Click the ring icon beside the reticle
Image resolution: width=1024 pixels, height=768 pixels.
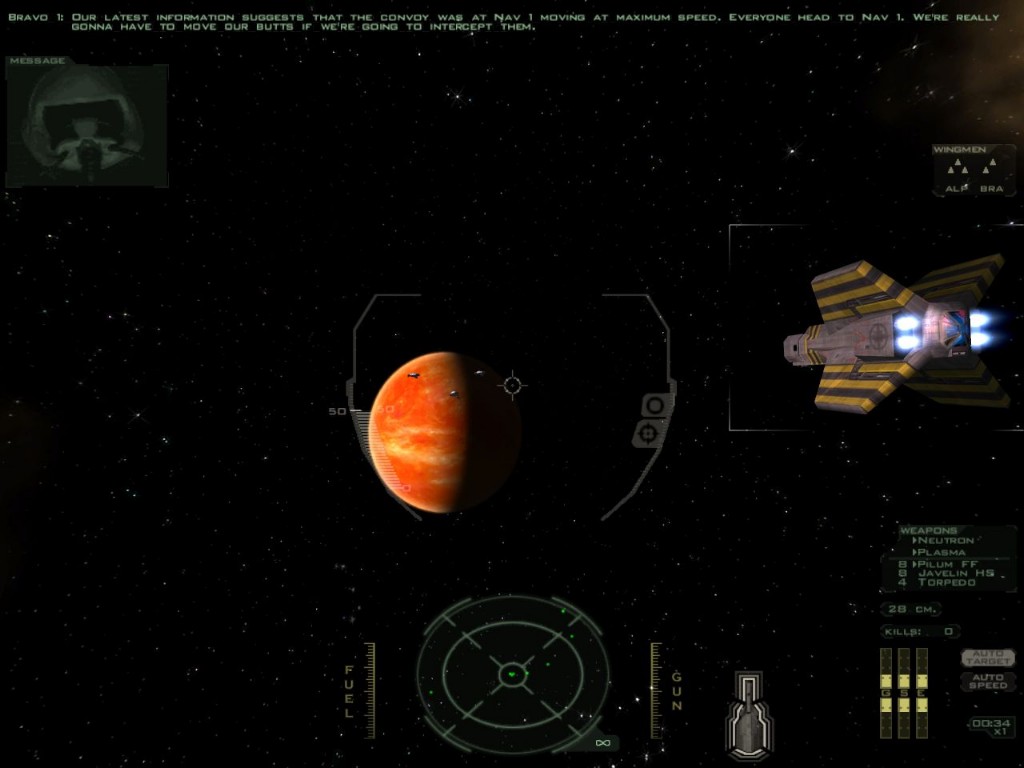pos(655,405)
